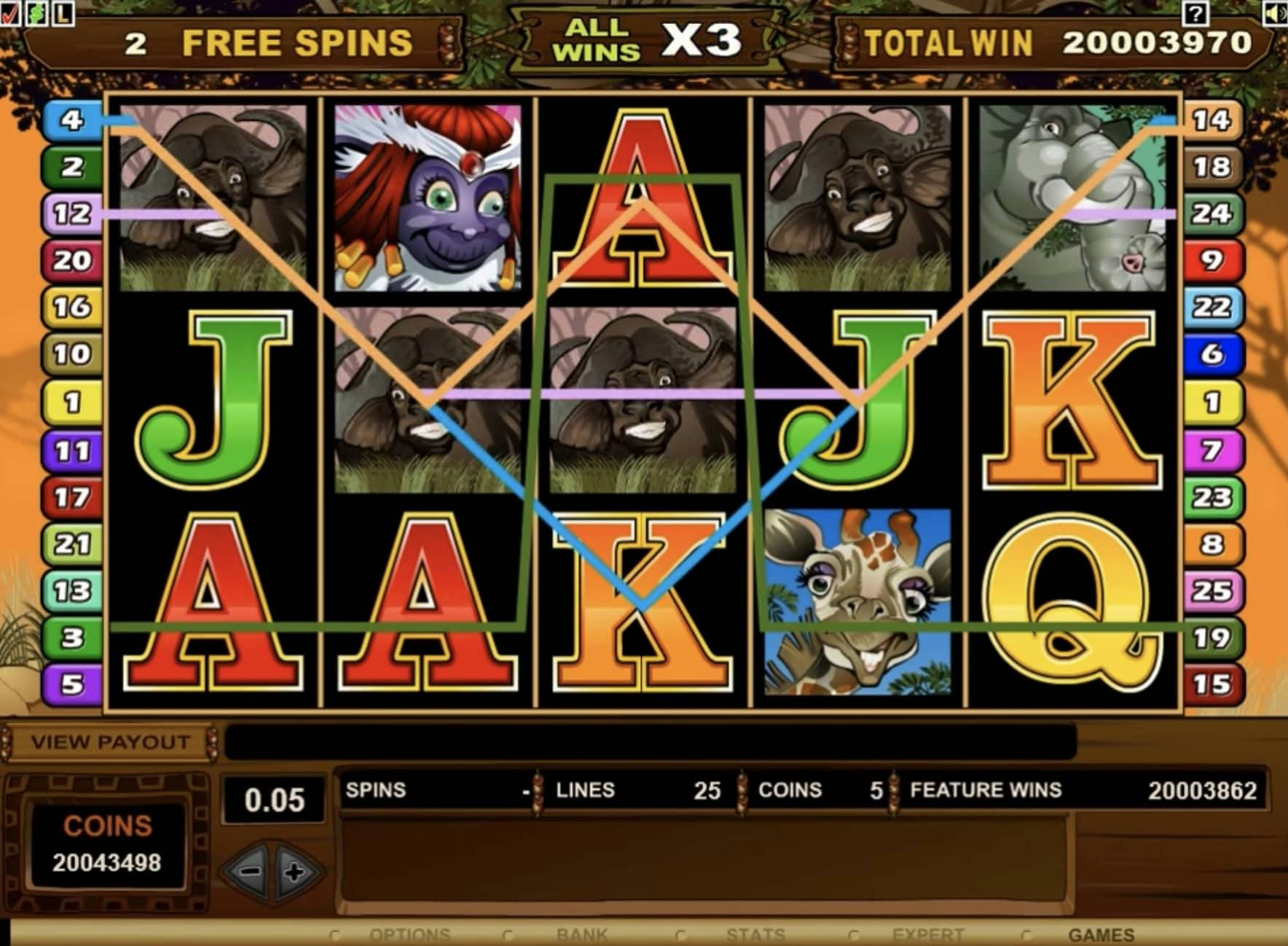The height and width of the screenshot is (946, 1288).
Task: Select payline number 14 marker
Action: (1212, 120)
